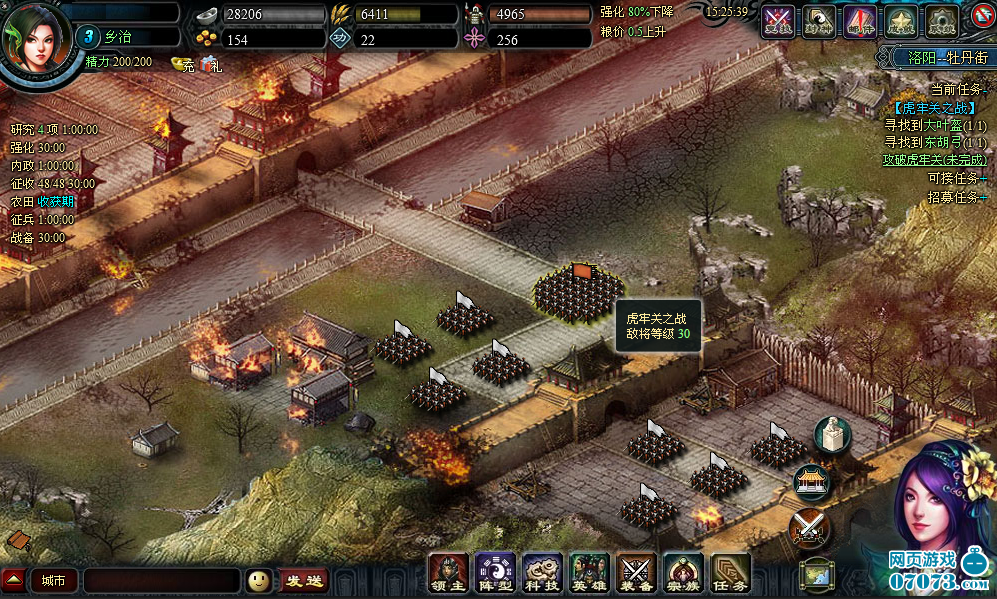This screenshot has height=599, width=997.
Task: Open the 任务 quests menu
Action: [x=731, y=573]
